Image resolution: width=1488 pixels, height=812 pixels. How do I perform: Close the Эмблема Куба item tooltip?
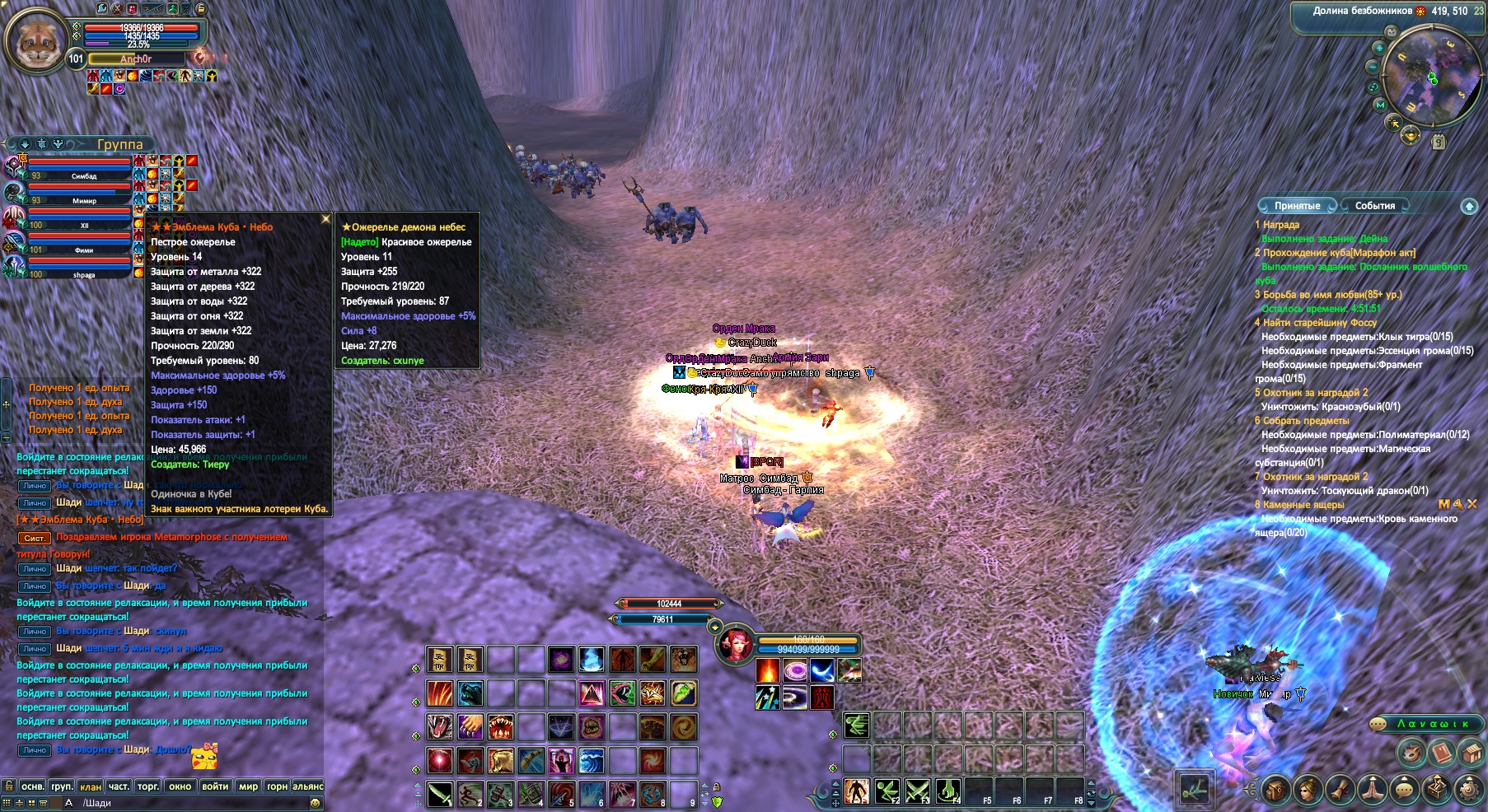(x=325, y=219)
